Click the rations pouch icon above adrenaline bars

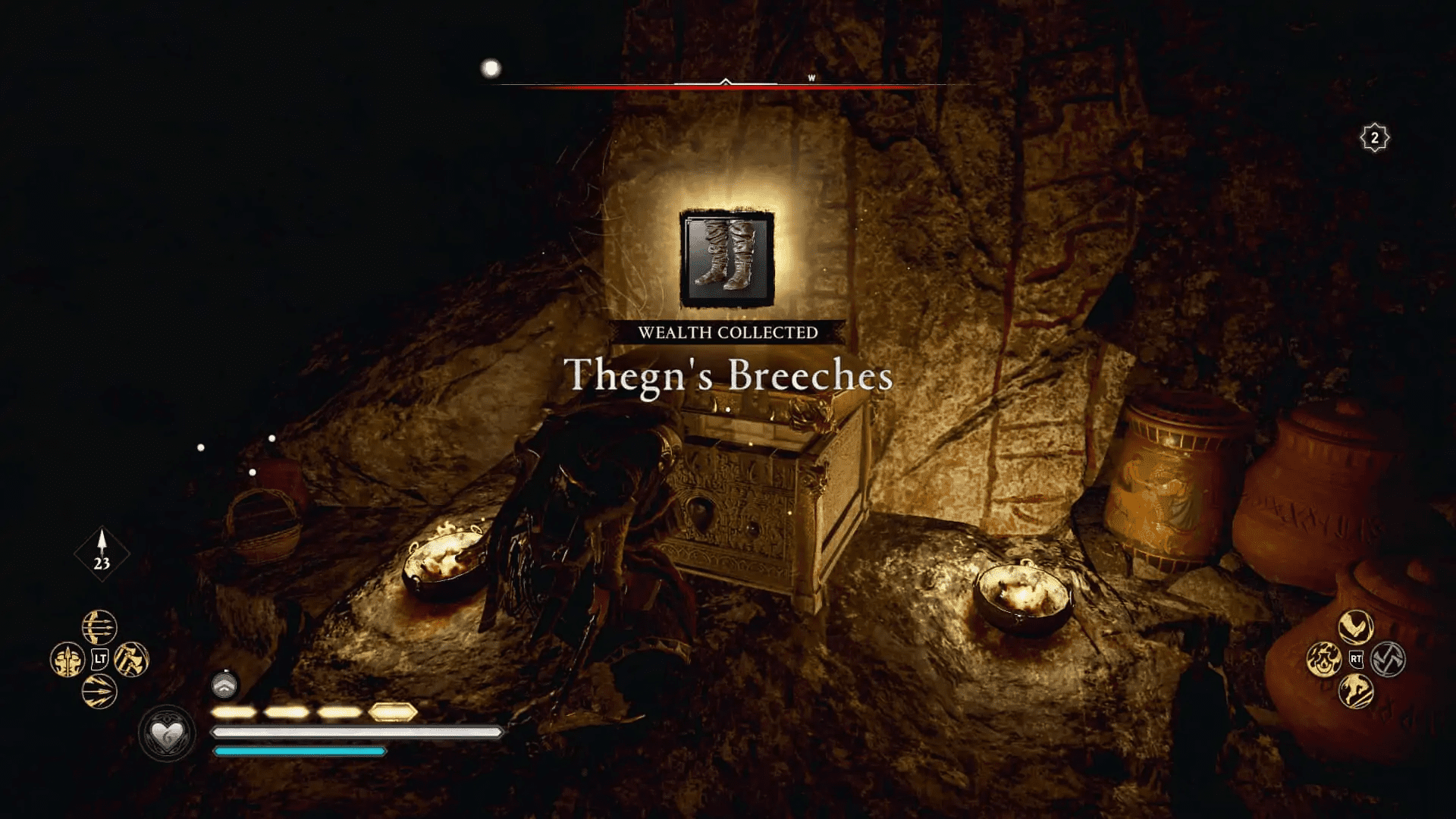coord(224,685)
